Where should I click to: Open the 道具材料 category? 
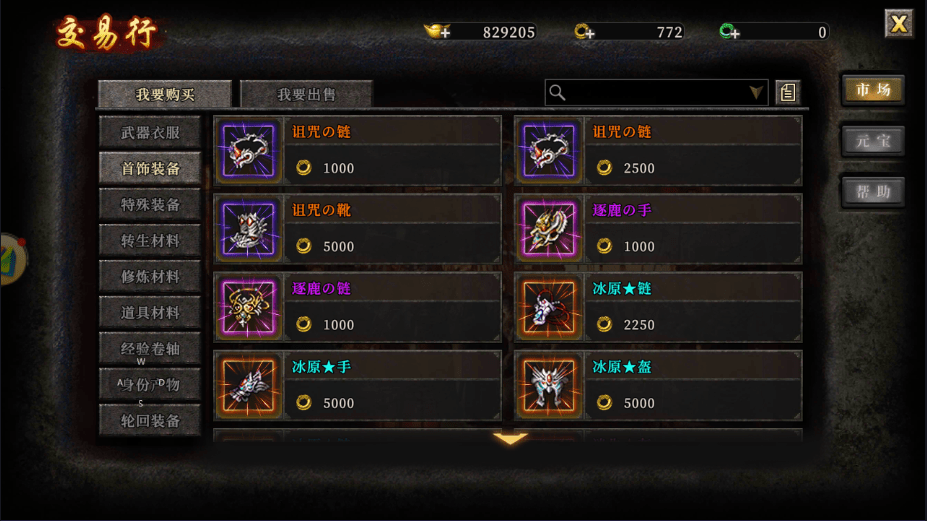click(x=150, y=312)
